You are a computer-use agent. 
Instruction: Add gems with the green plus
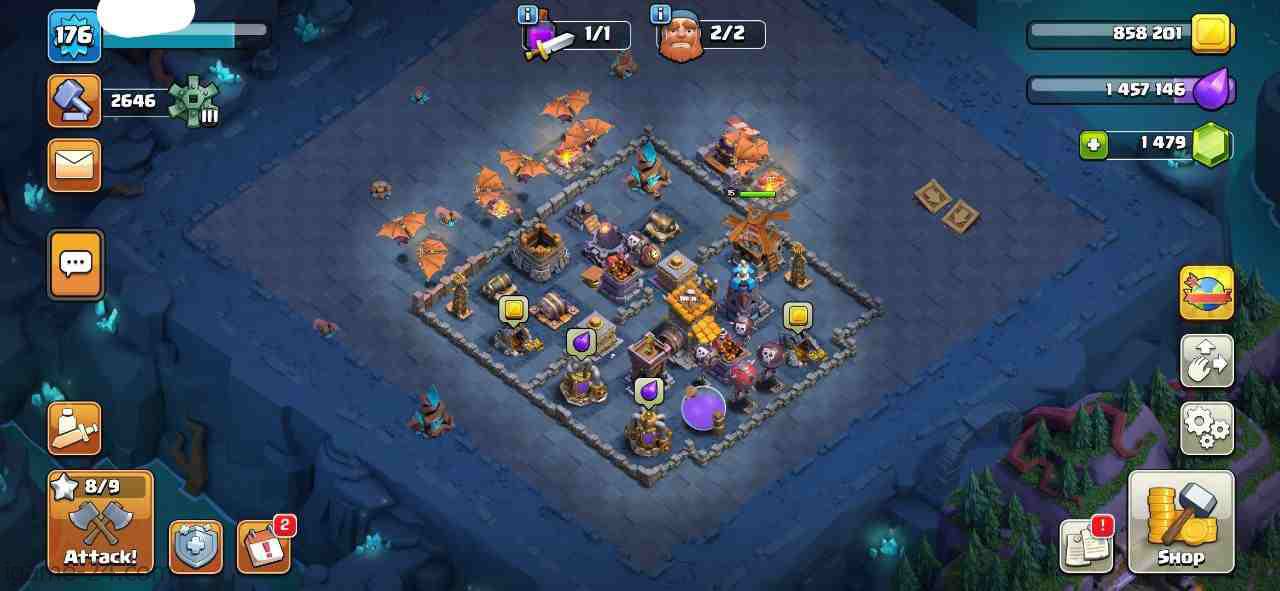1093,145
